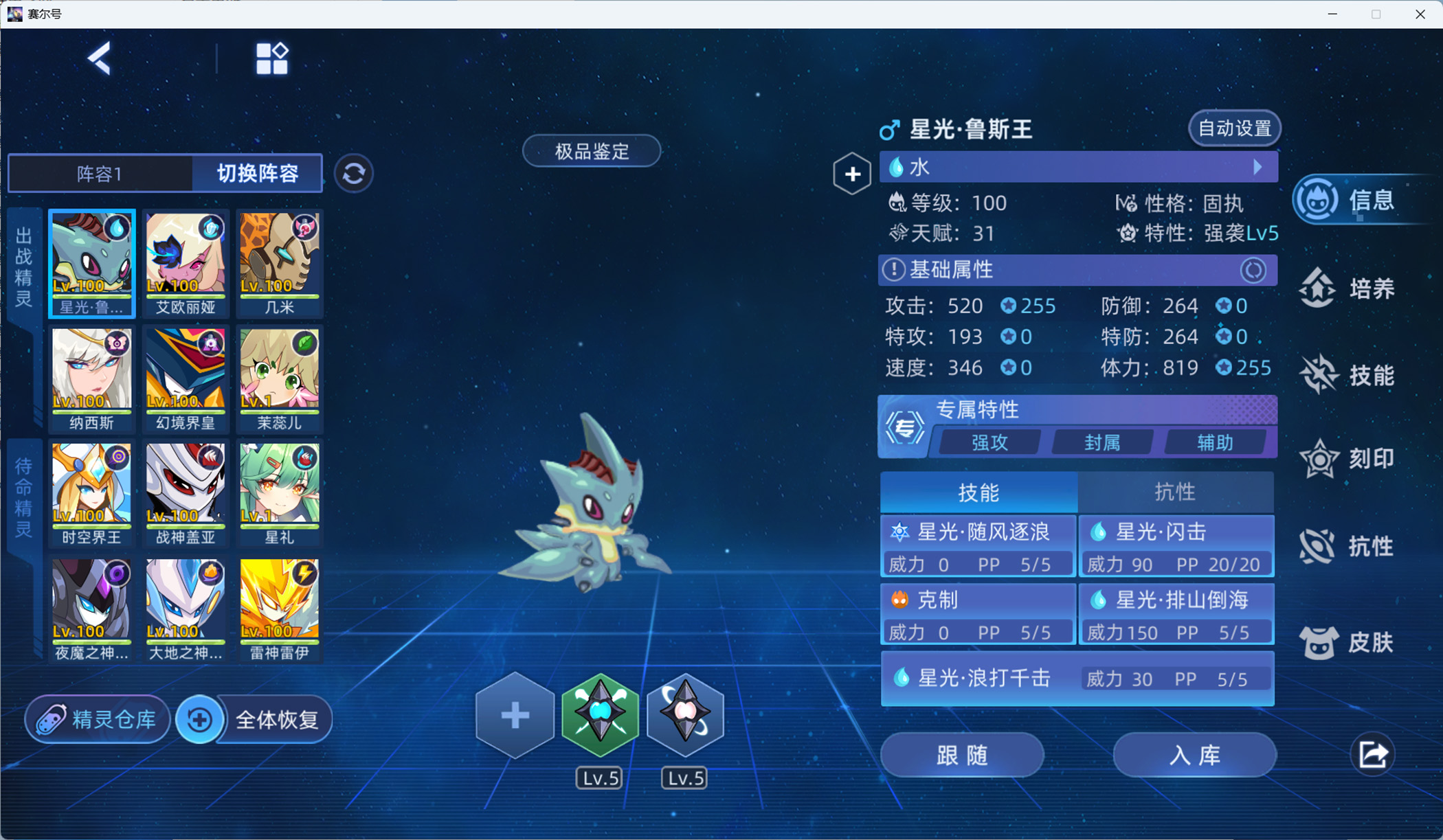This screenshot has width=1443, height=840.
Task: Open the 皮肤 panel icon
Action: tap(1347, 642)
